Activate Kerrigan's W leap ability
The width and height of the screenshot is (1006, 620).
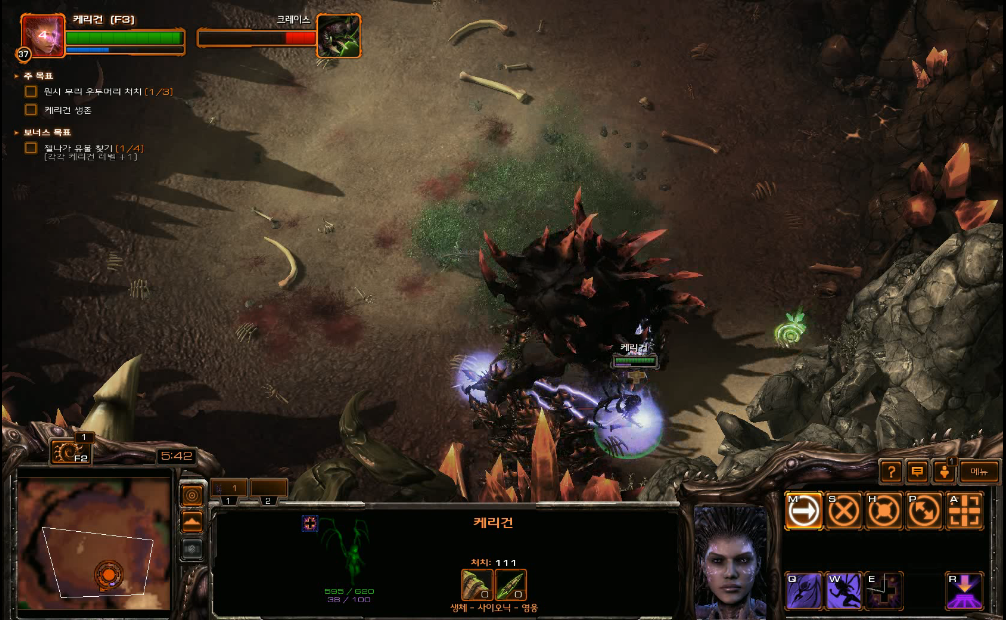tap(844, 591)
